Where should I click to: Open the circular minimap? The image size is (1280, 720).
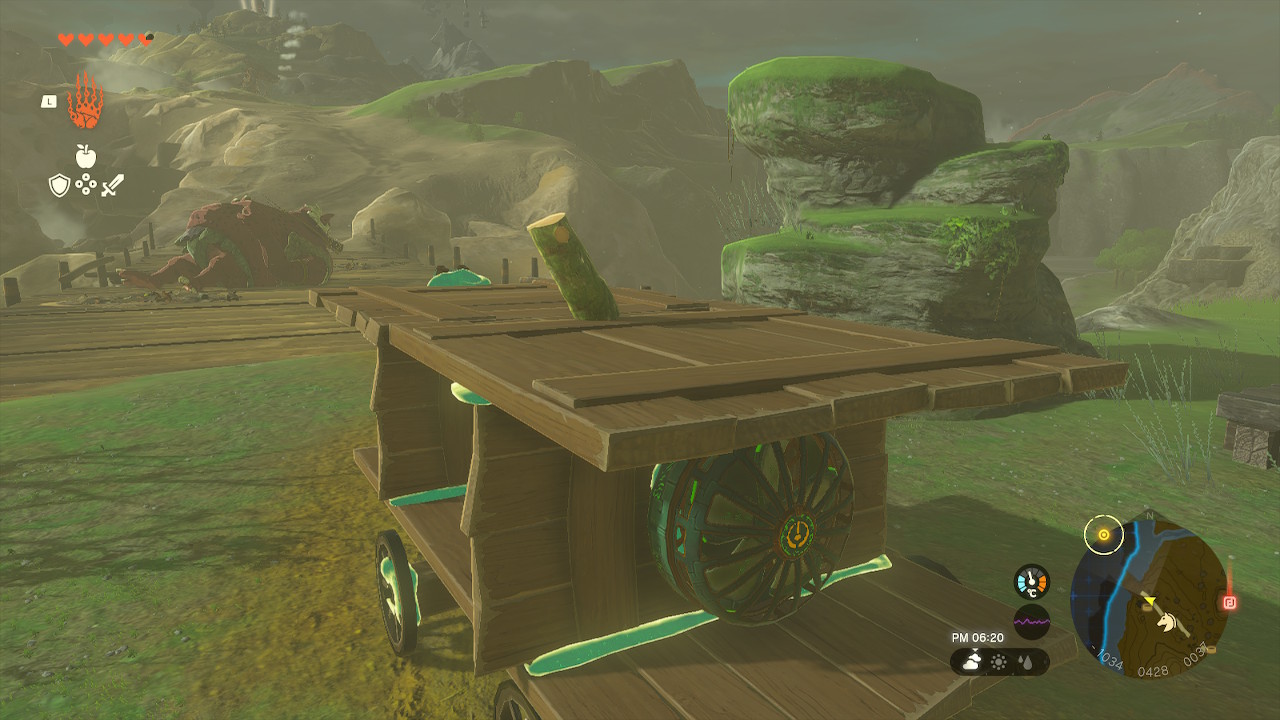(x=1150, y=602)
